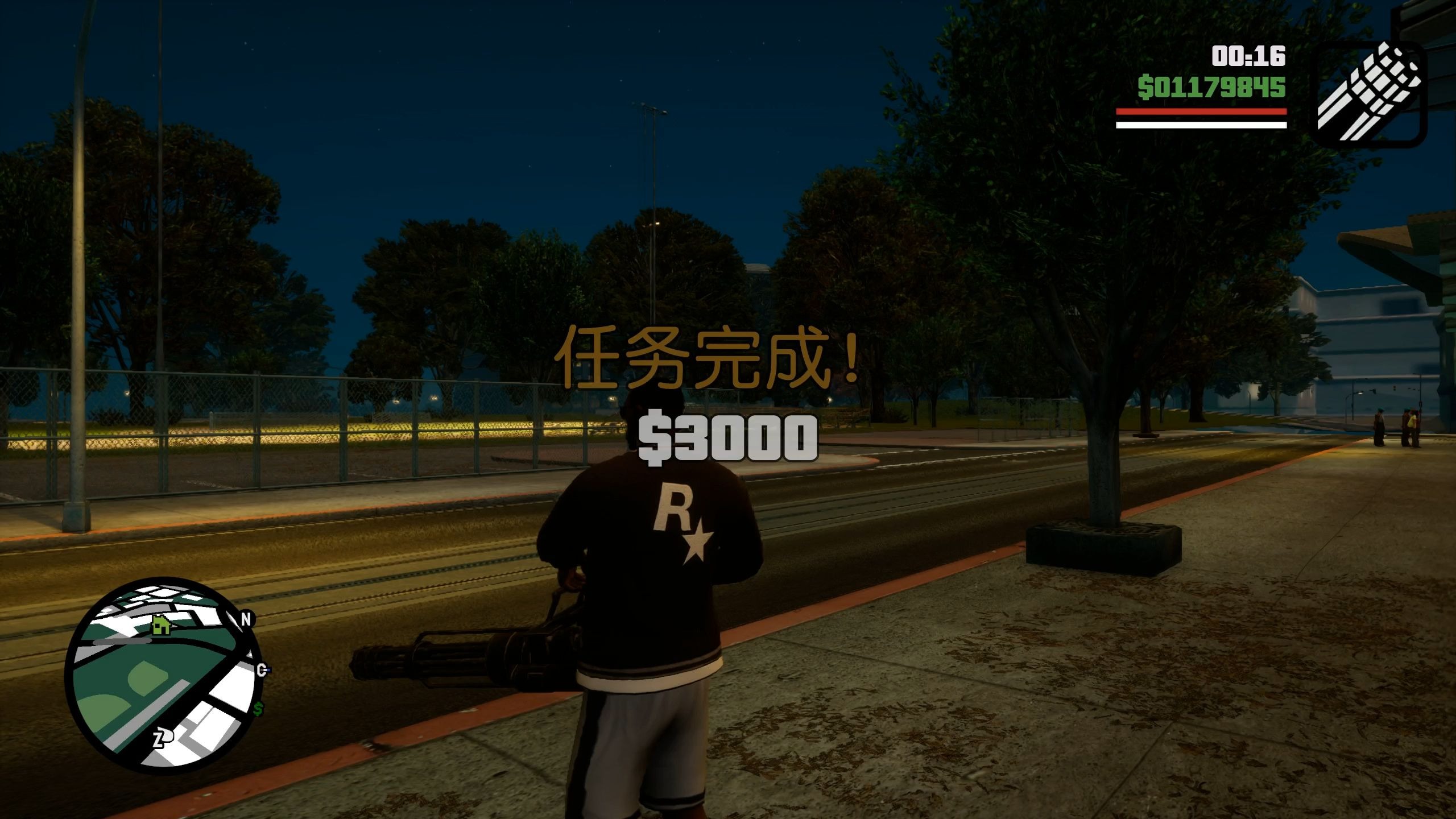Click the green safehouse house icon on minimap

pos(160,626)
